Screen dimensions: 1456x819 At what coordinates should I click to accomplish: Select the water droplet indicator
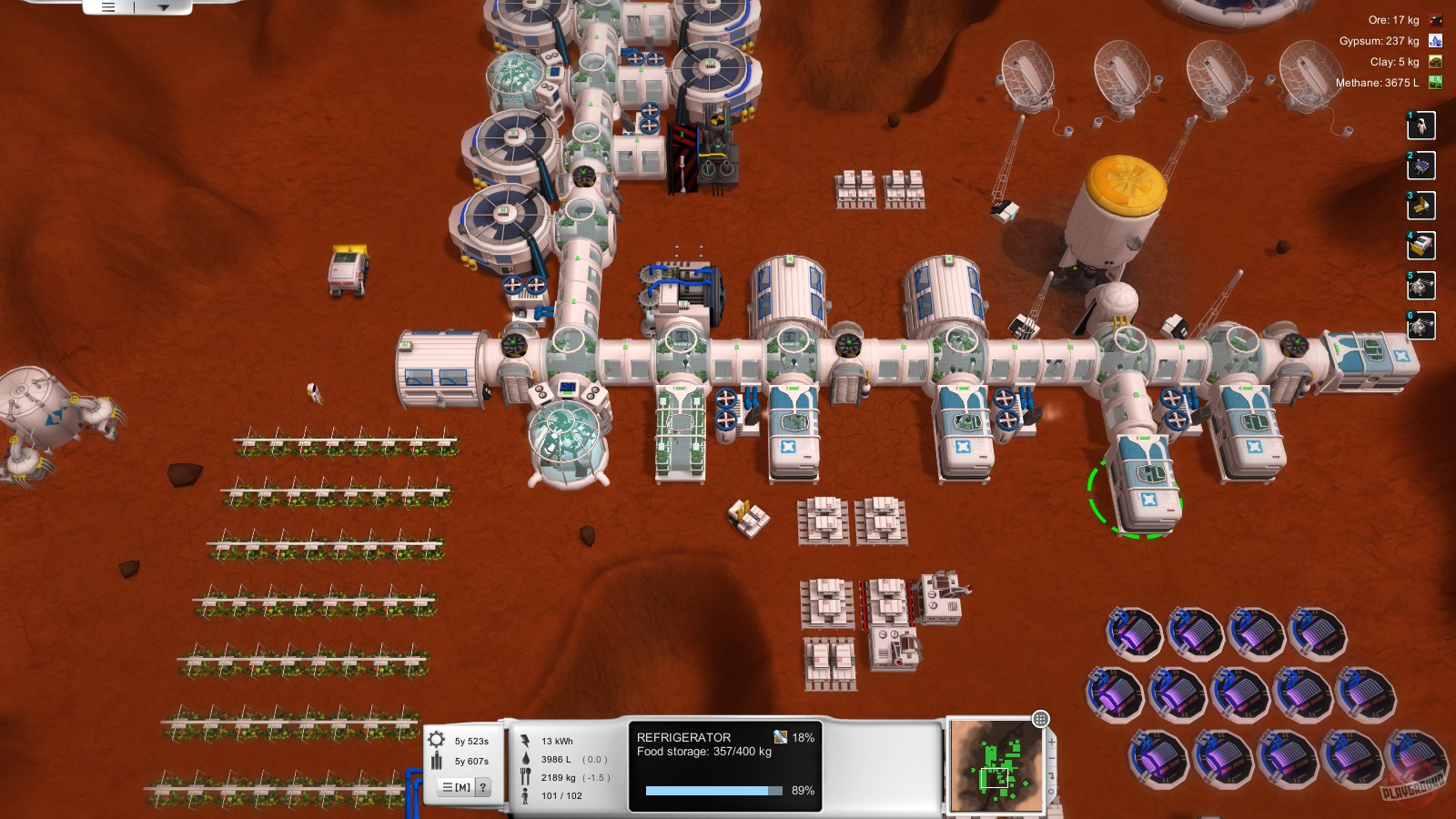click(525, 759)
